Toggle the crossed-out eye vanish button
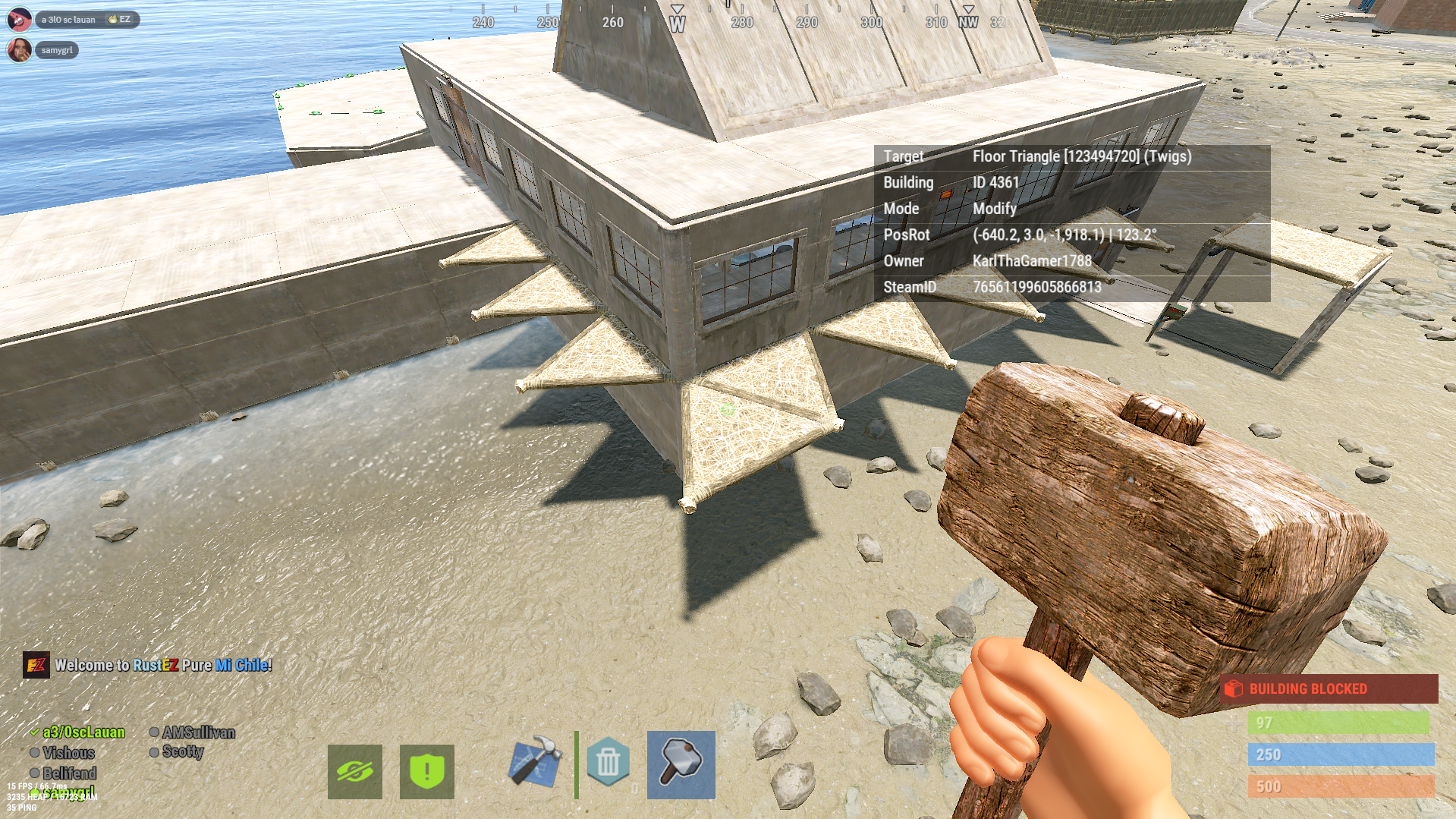 tap(354, 771)
